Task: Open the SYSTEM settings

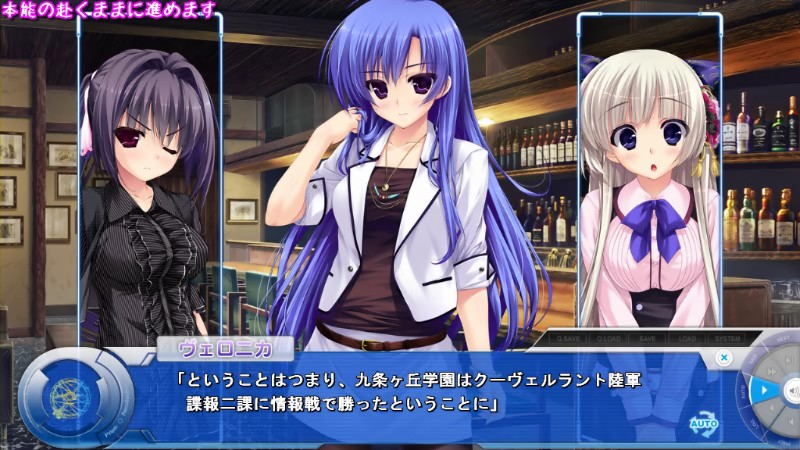Action: [x=727, y=338]
